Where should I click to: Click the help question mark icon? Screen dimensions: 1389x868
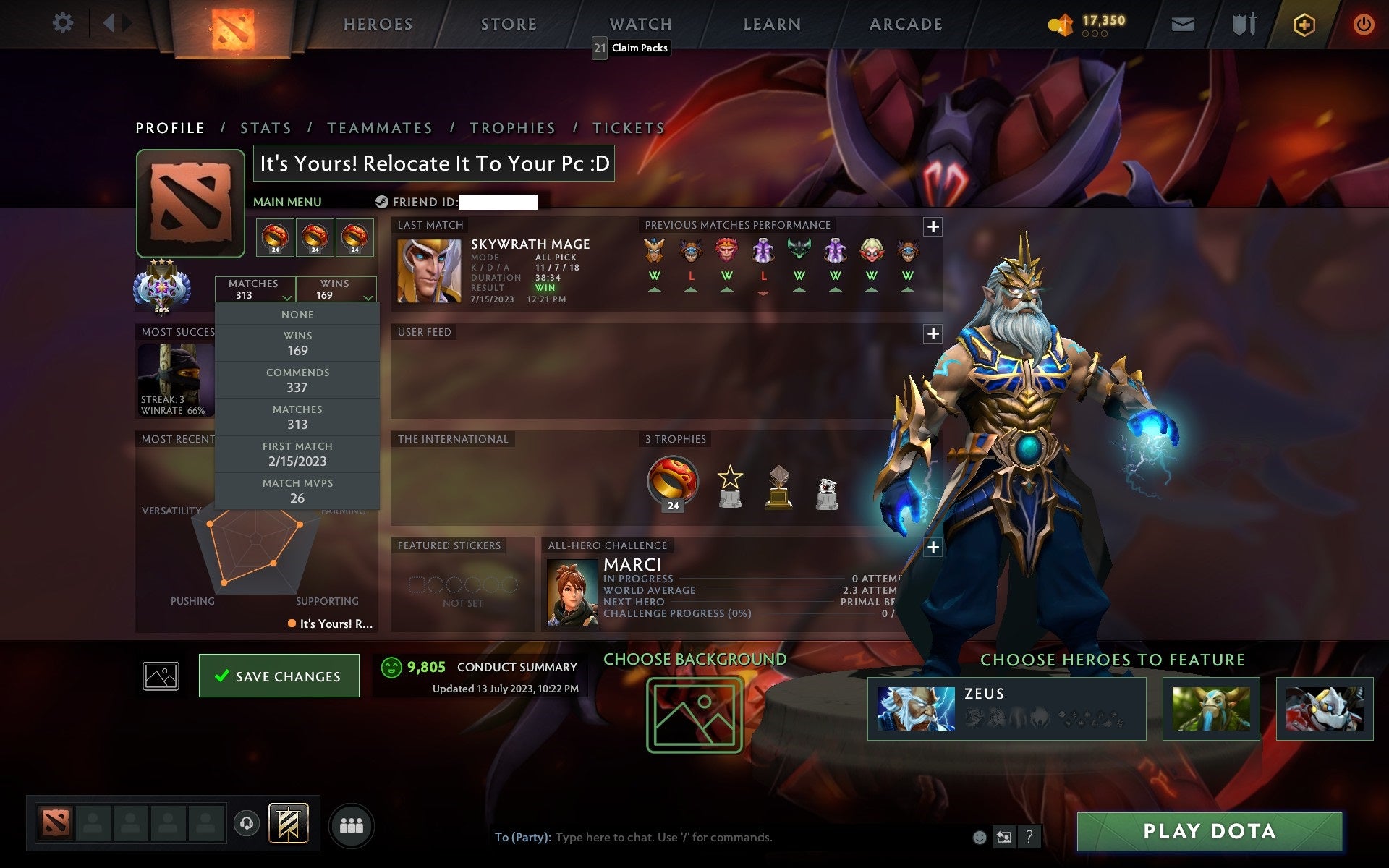(1030, 838)
